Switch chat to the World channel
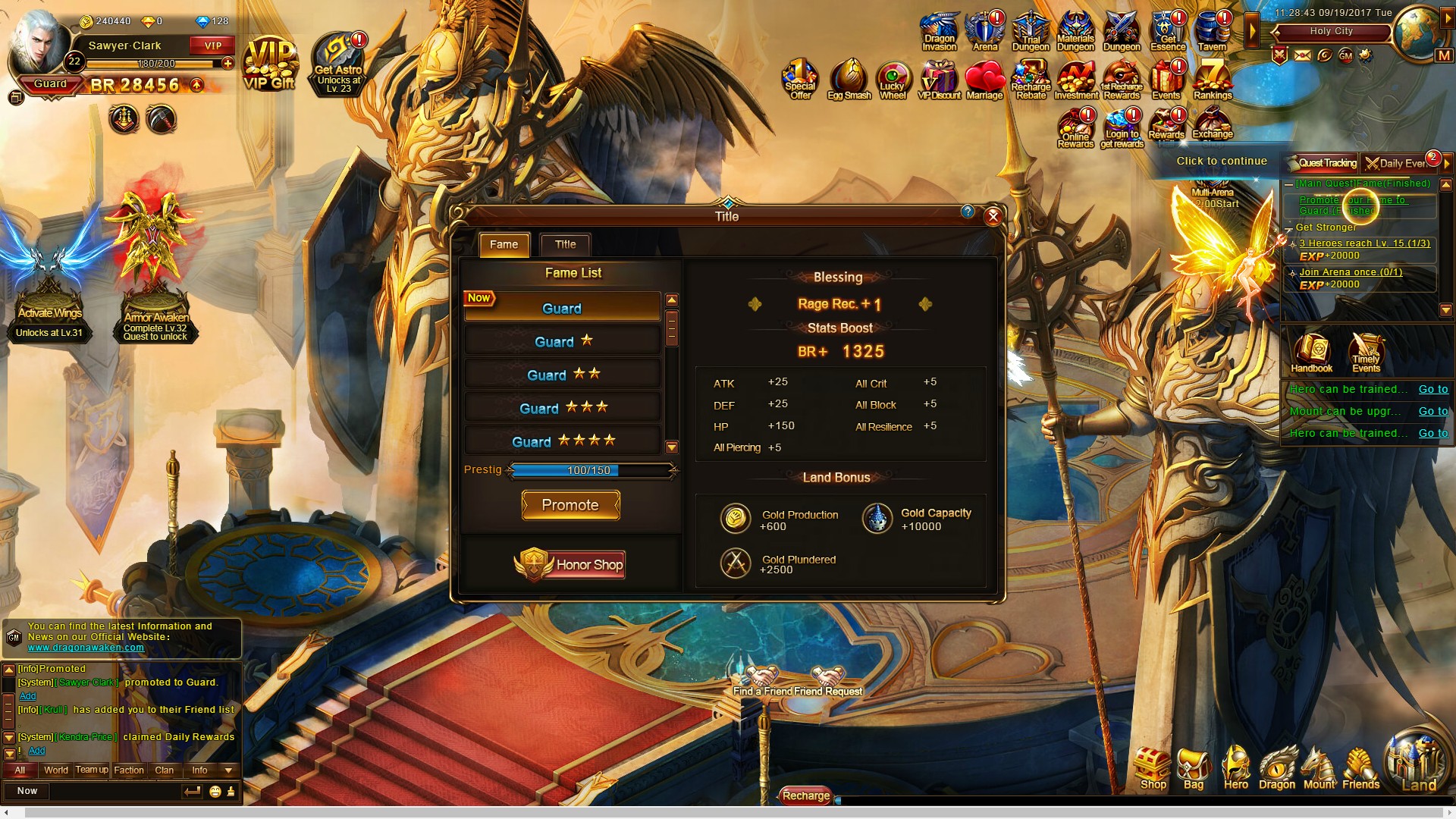 [x=56, y=770]
